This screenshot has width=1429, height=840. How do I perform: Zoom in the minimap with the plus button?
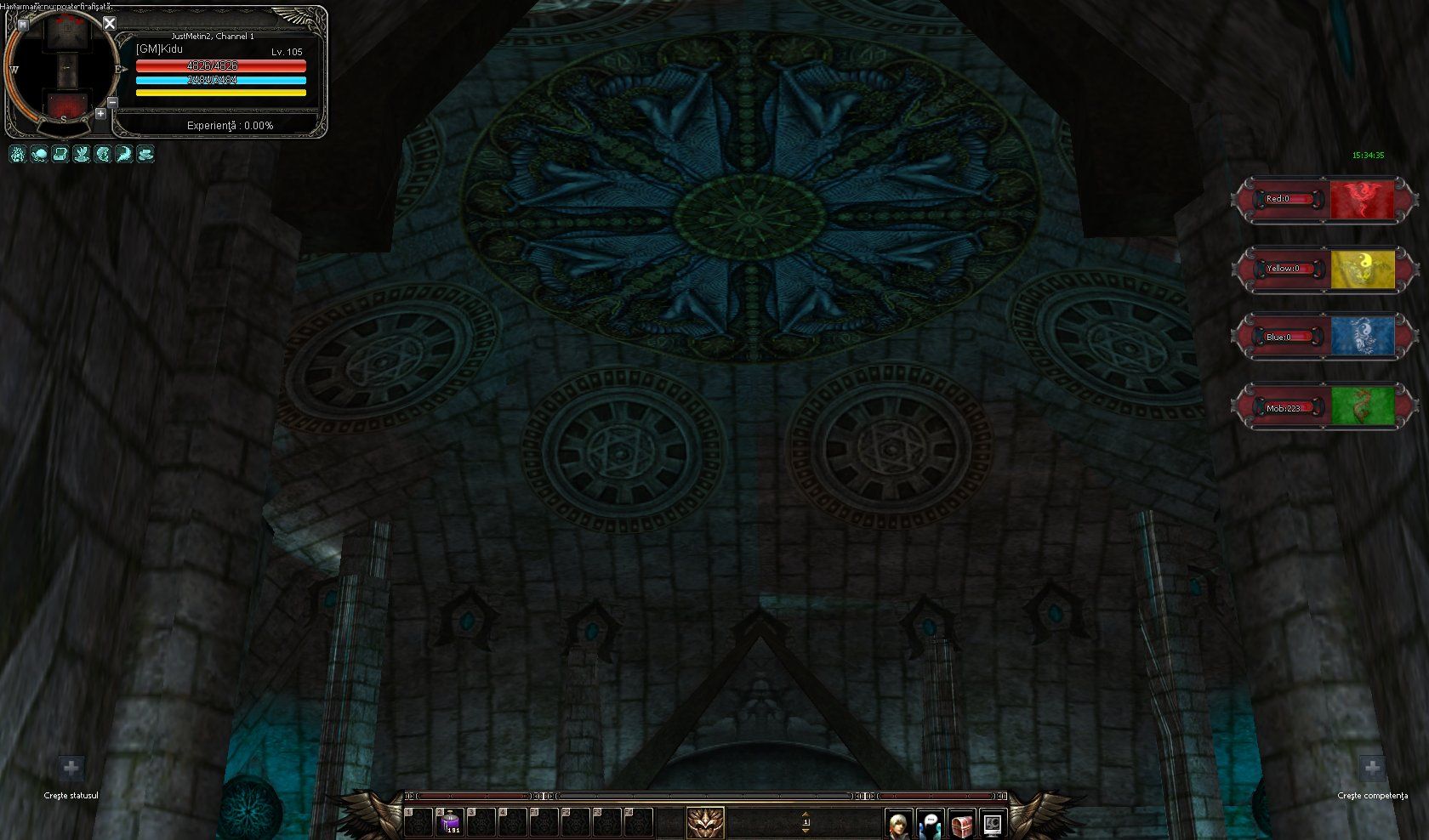pyautogui.click(x=100, y=113)
